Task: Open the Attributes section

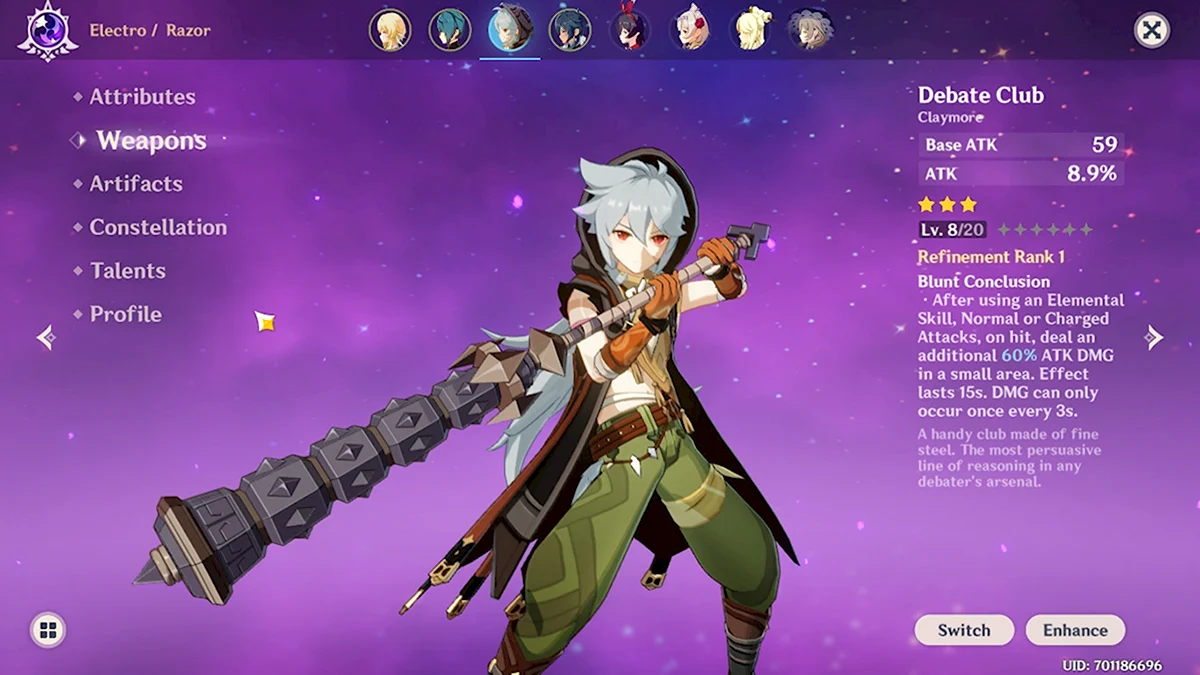Action: [142, 97]
